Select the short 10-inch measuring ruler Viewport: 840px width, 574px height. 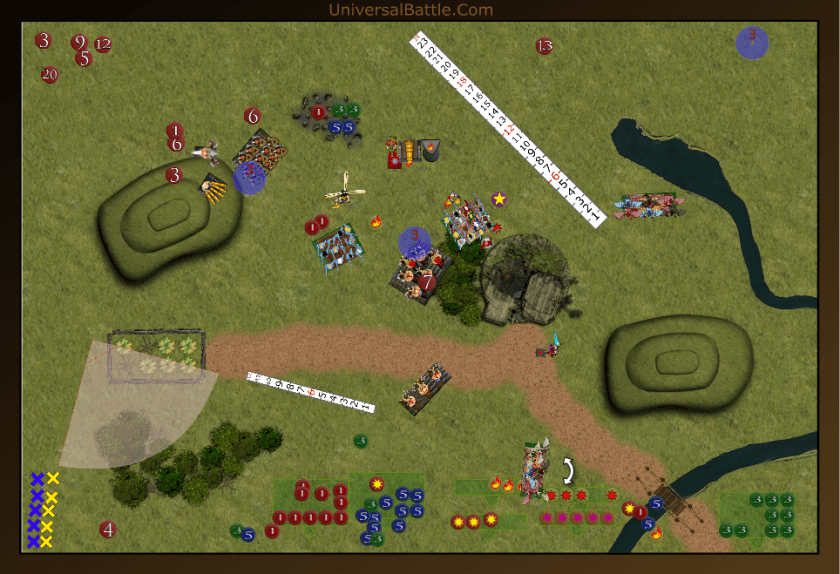coord(310,392)
